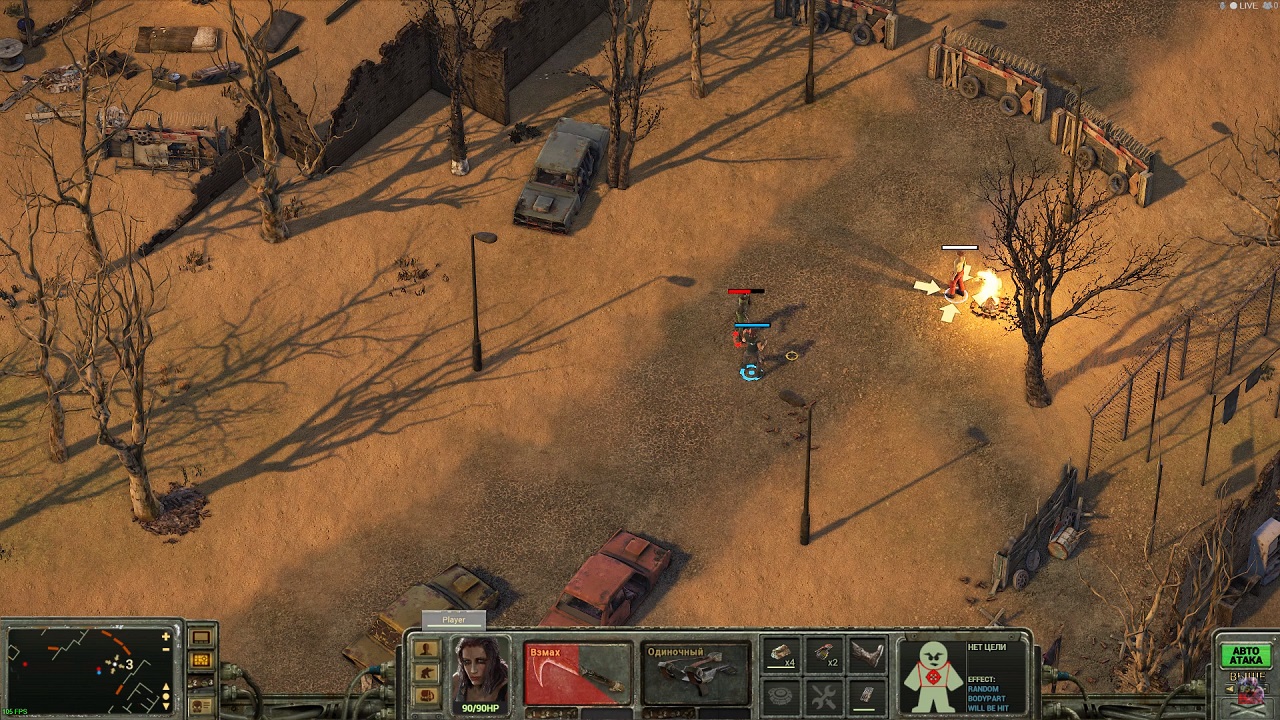This screenshot has height=720, width=1280.
Task: Use the quick slot item with x4
Action: tap(781, 655)
